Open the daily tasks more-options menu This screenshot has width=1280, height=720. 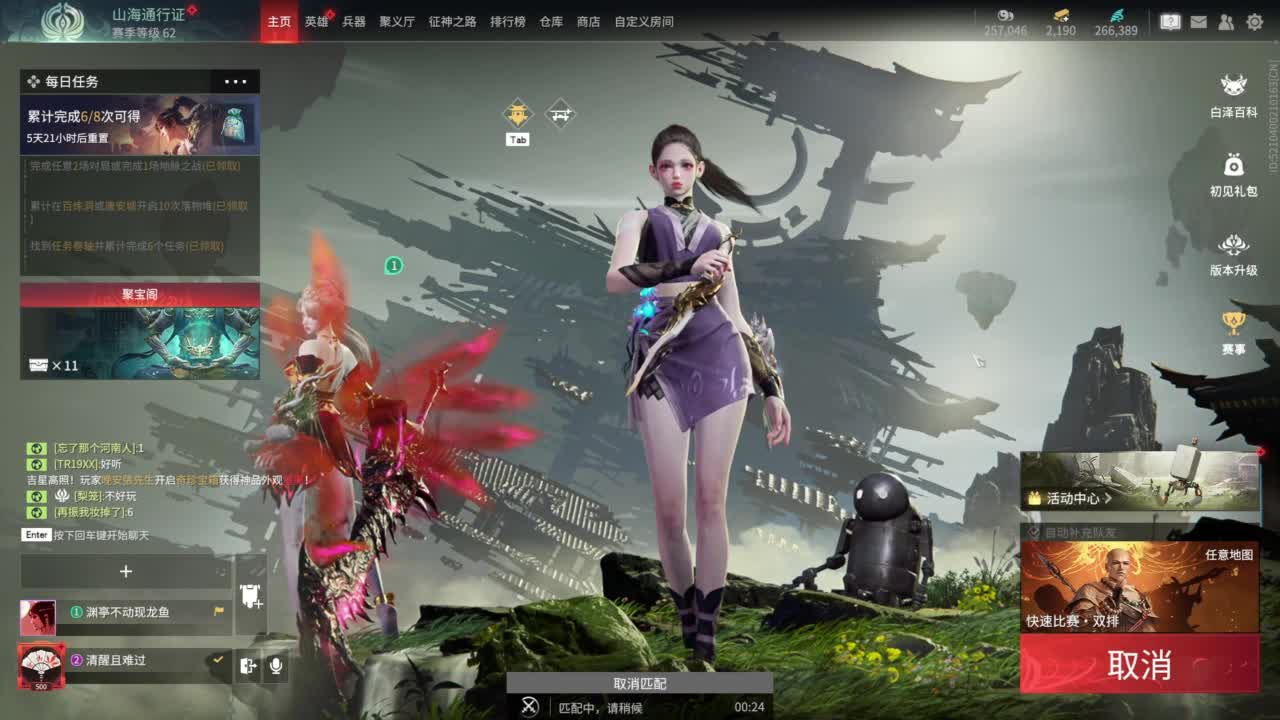[x=235, y=81]
